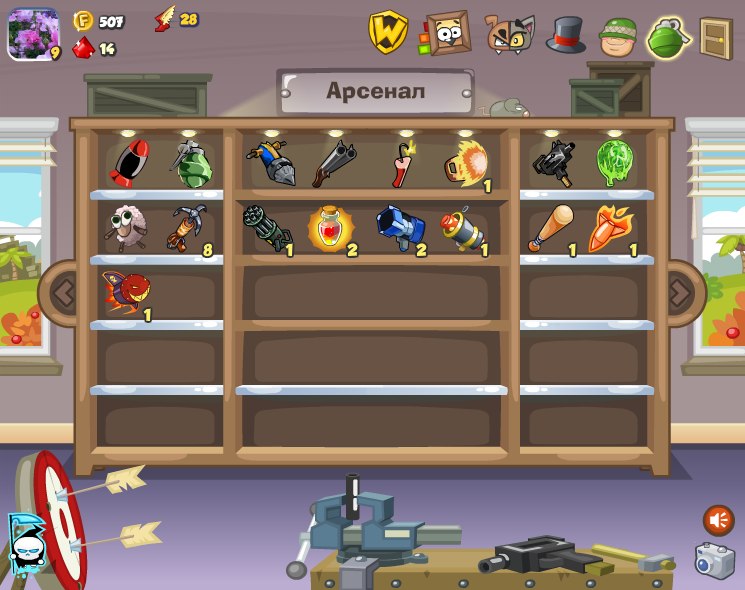This screenshot has width=745, height=590.
Task: Choose the green hand grenade on the shelf
Action: (191, 164)
